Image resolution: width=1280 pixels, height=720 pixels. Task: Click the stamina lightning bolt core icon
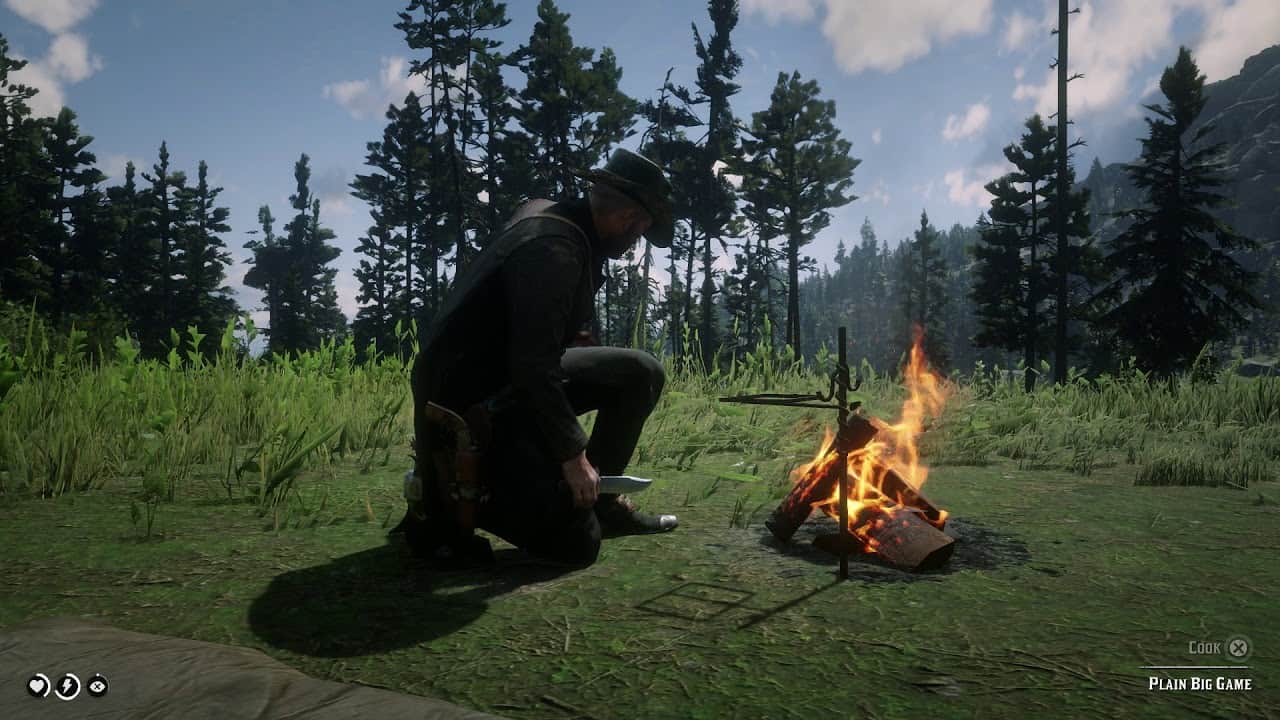point(66,684)
